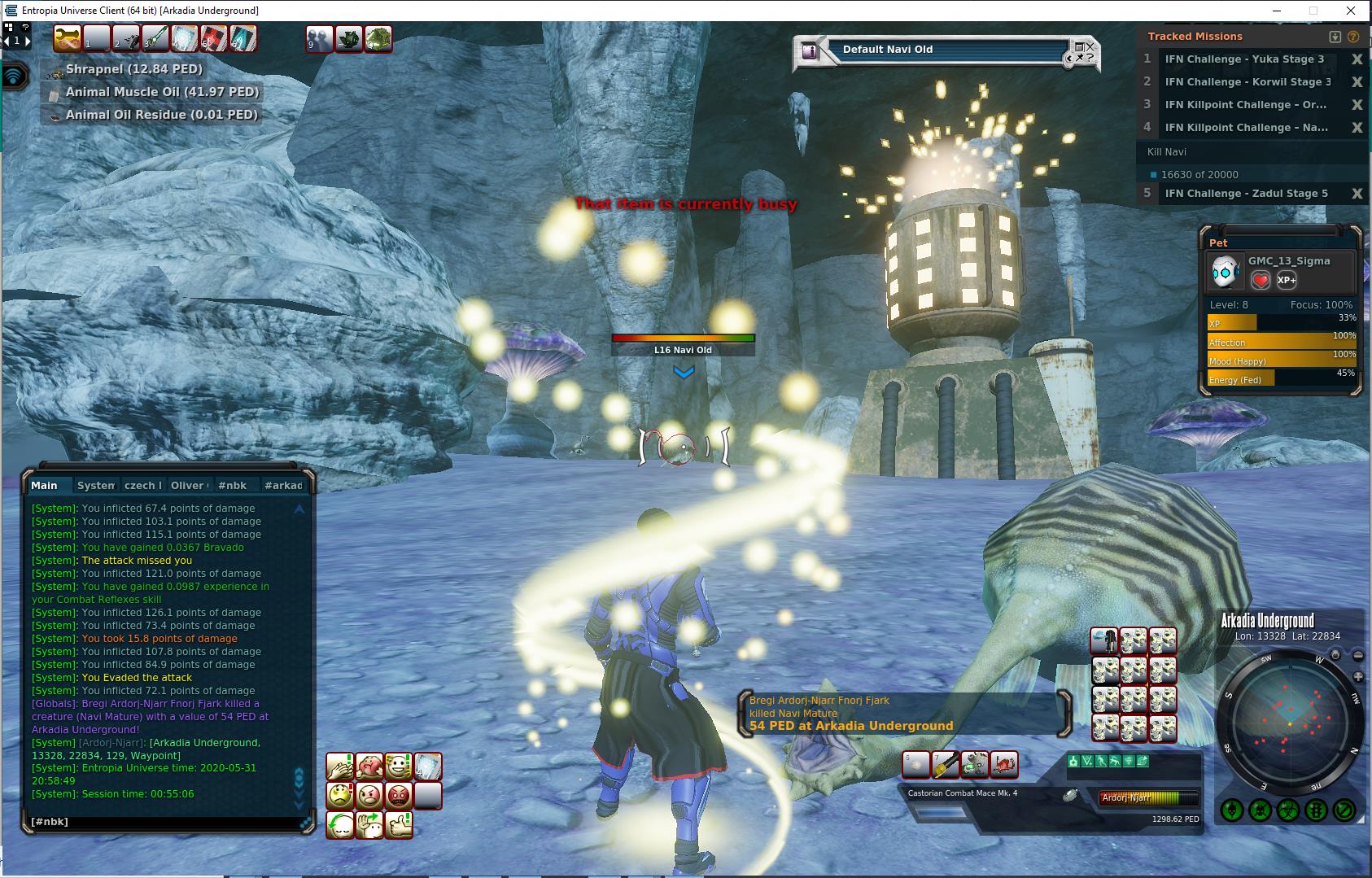The height and width of the screenshot is (878, 1372).
Task: Select the Zadul Stage 5 tracked mission
Action: (1245, 194)
